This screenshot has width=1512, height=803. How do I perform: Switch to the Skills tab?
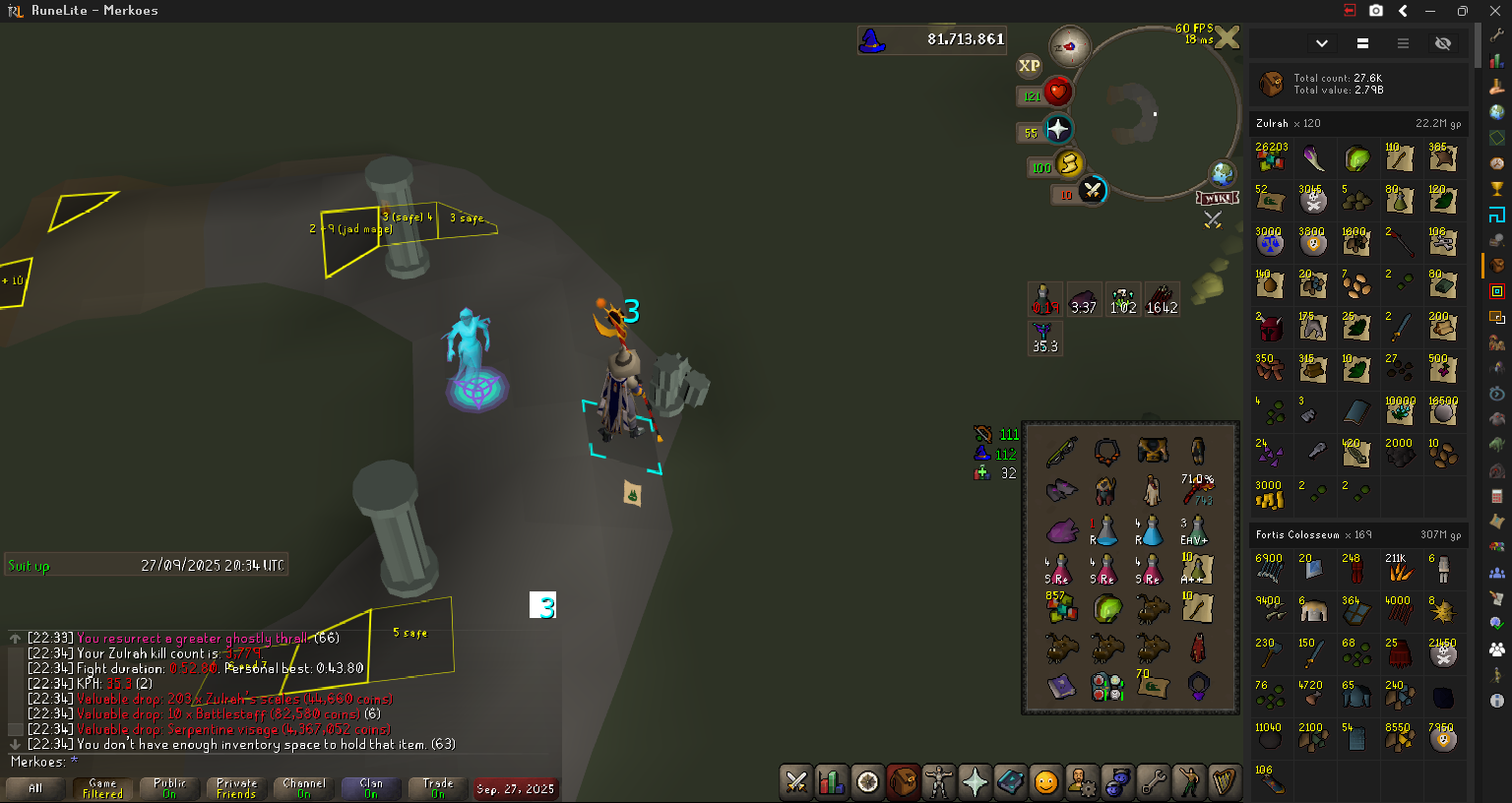[x=832, y=782]
